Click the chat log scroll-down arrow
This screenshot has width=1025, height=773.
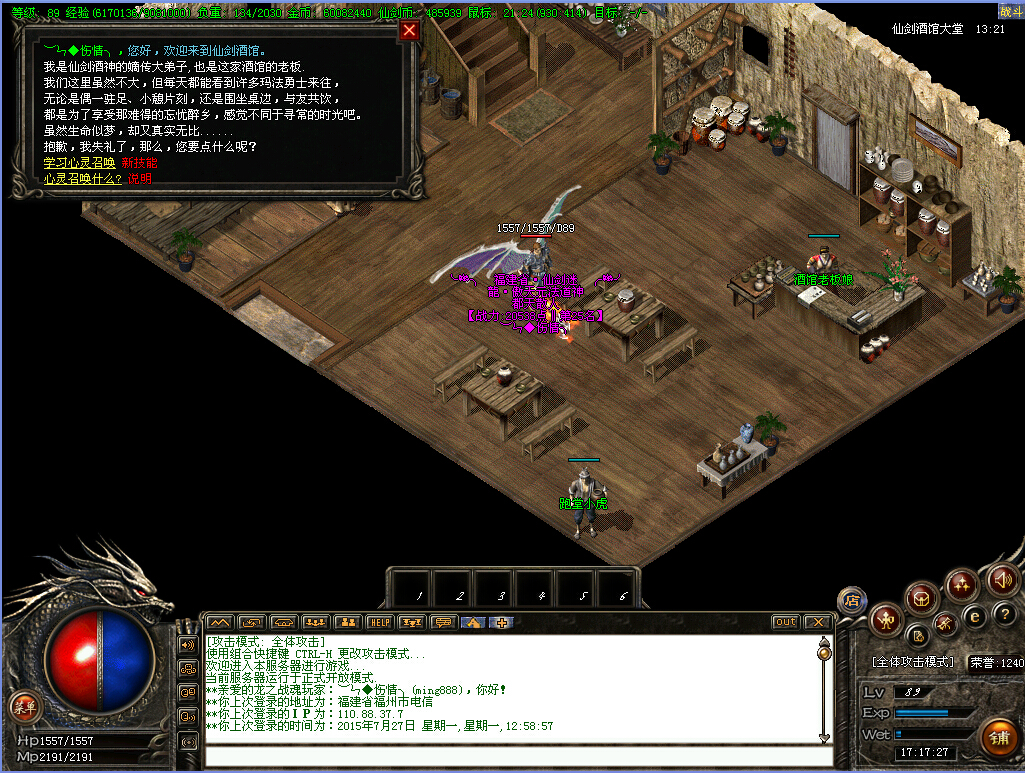(825, 738)
